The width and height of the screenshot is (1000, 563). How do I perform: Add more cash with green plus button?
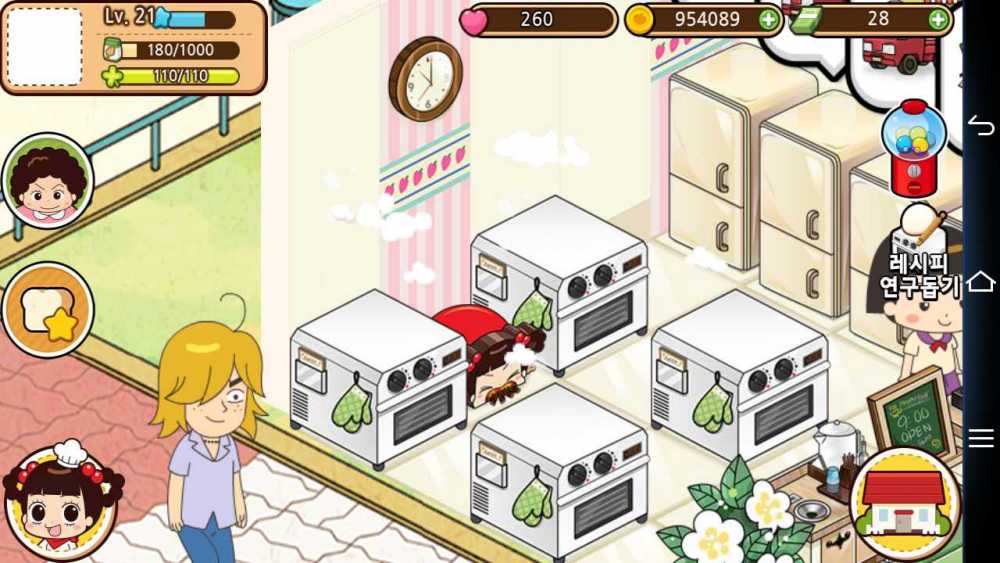pyautogui.click(x=938, y=19)
